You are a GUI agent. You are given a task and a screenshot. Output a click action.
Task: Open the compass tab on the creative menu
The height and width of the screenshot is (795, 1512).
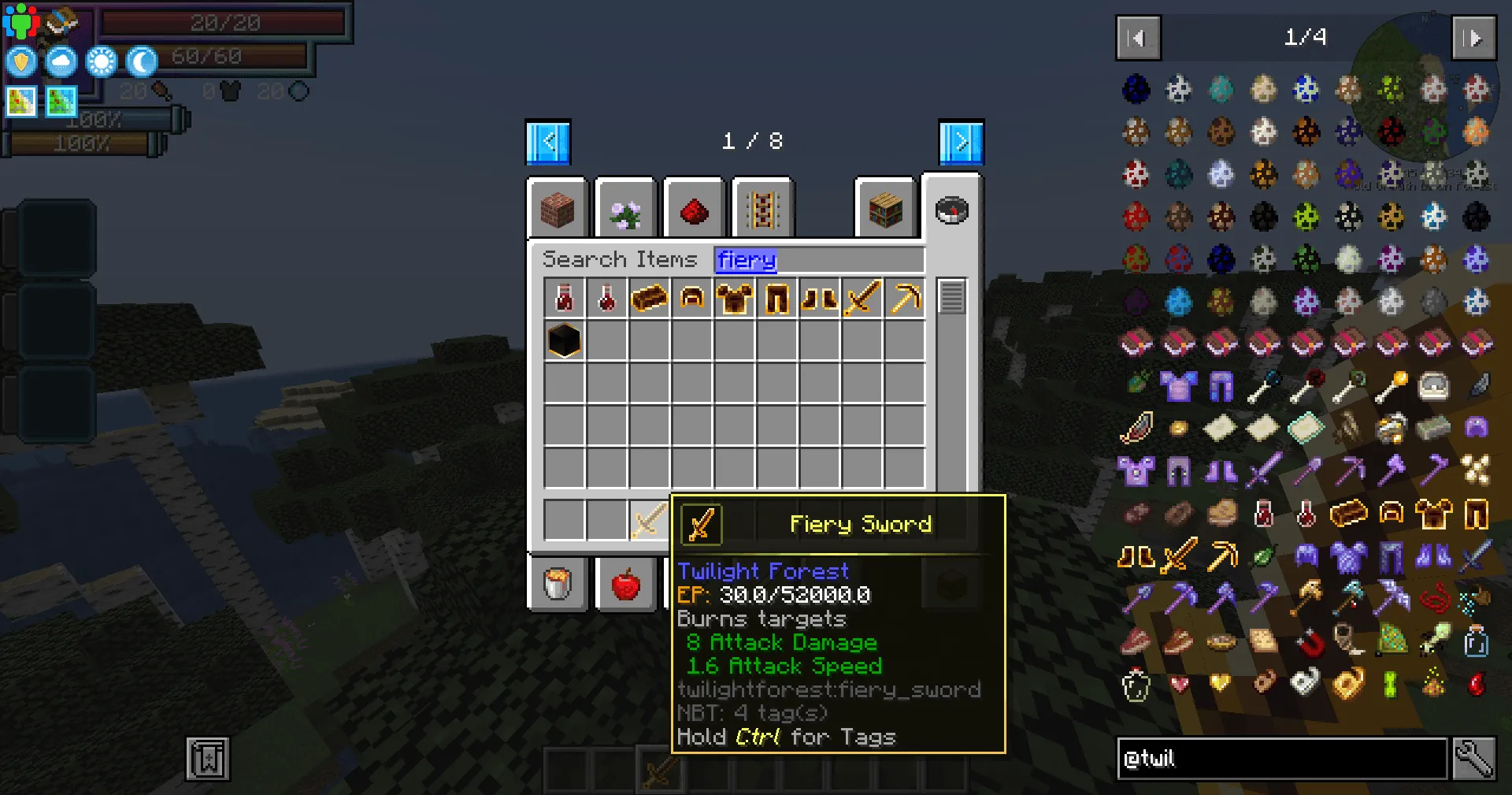pyautogui.click(x=952, y=210)
